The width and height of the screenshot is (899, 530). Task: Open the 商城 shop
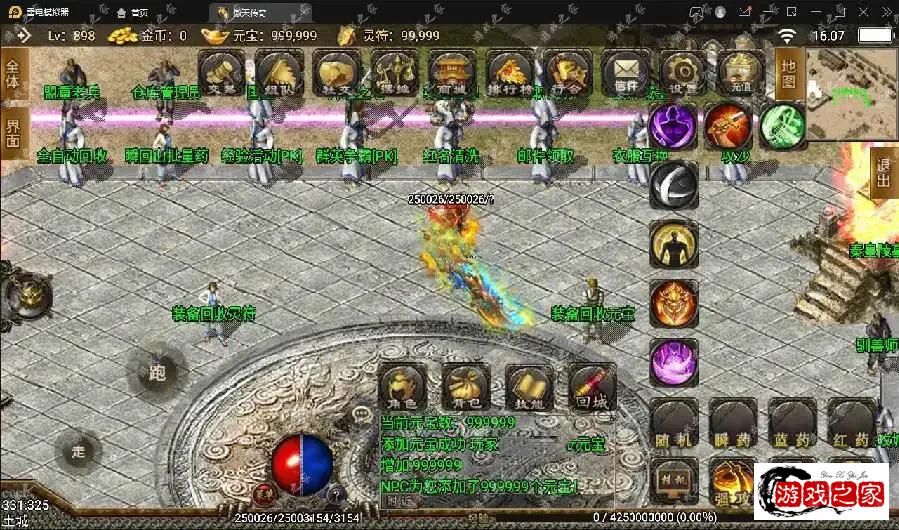452,73
